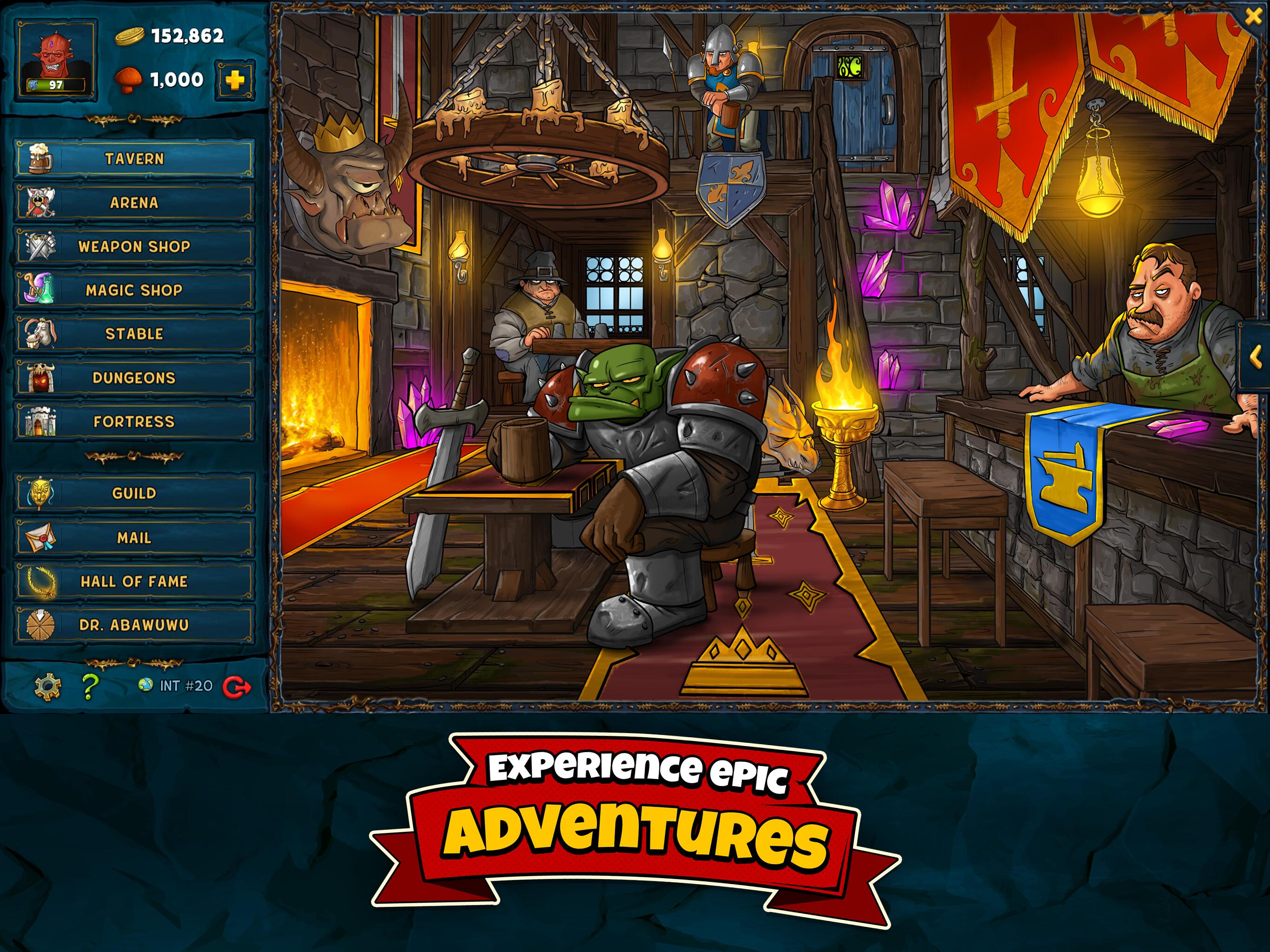Expand the side panel arrow tab
This screenshot has height=952, width=1270.
(1255, 357)
